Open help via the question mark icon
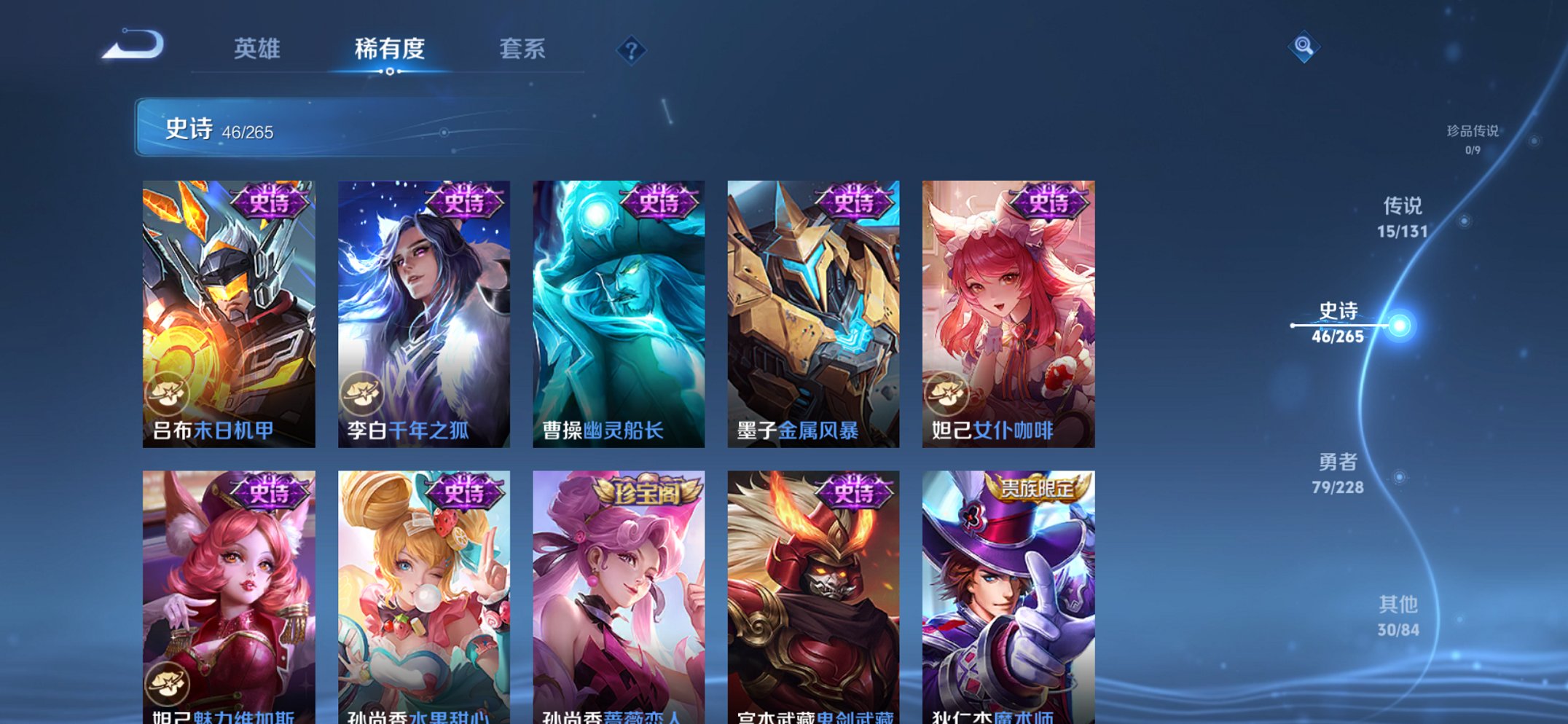 point(631,50)
